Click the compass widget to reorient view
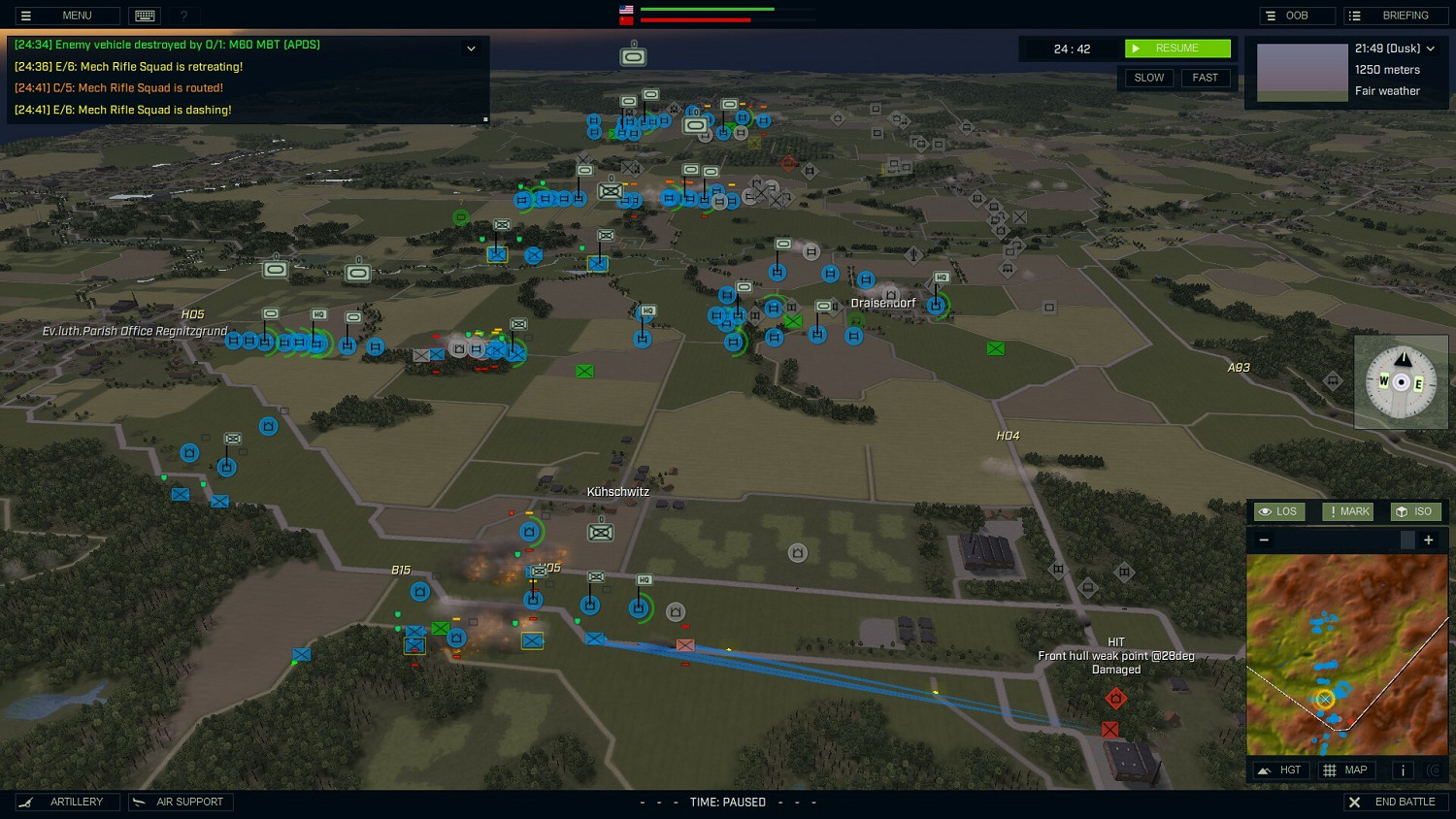 tap(1401, 381)
